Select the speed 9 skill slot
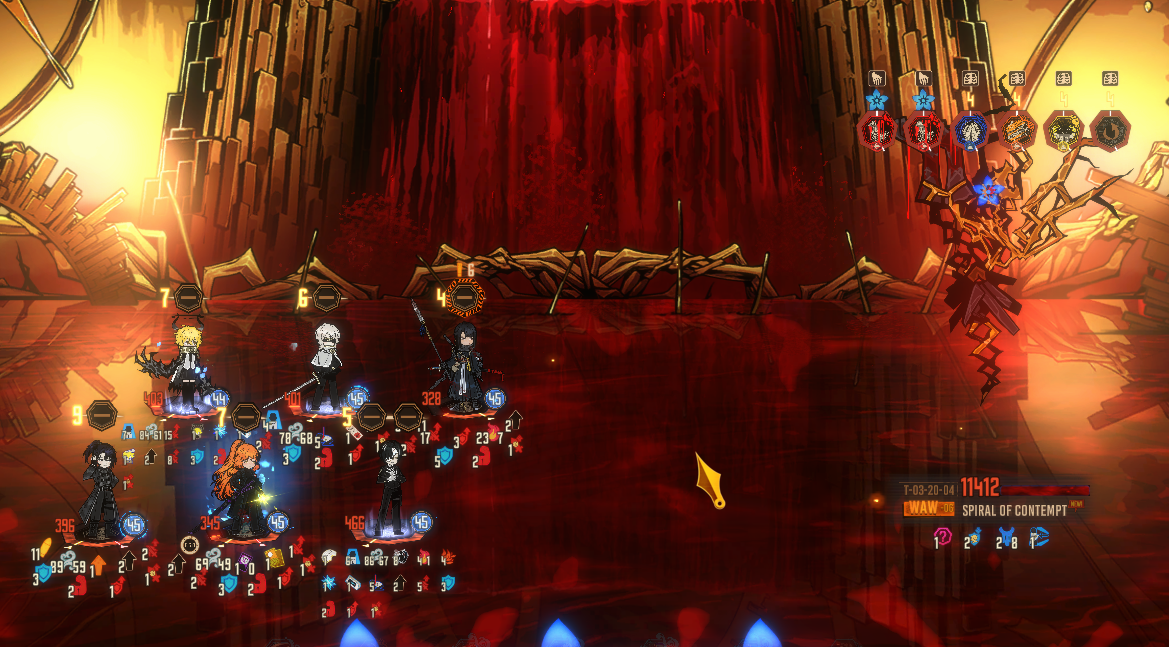 pos(101,414)
